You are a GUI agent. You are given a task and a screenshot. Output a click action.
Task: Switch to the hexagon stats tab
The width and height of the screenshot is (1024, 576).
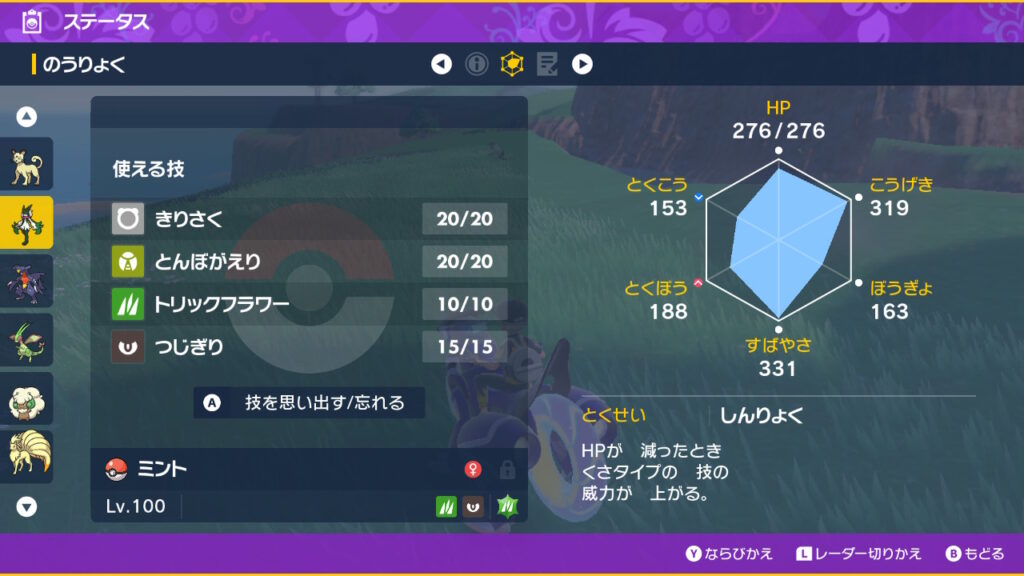tap(512, 65)
